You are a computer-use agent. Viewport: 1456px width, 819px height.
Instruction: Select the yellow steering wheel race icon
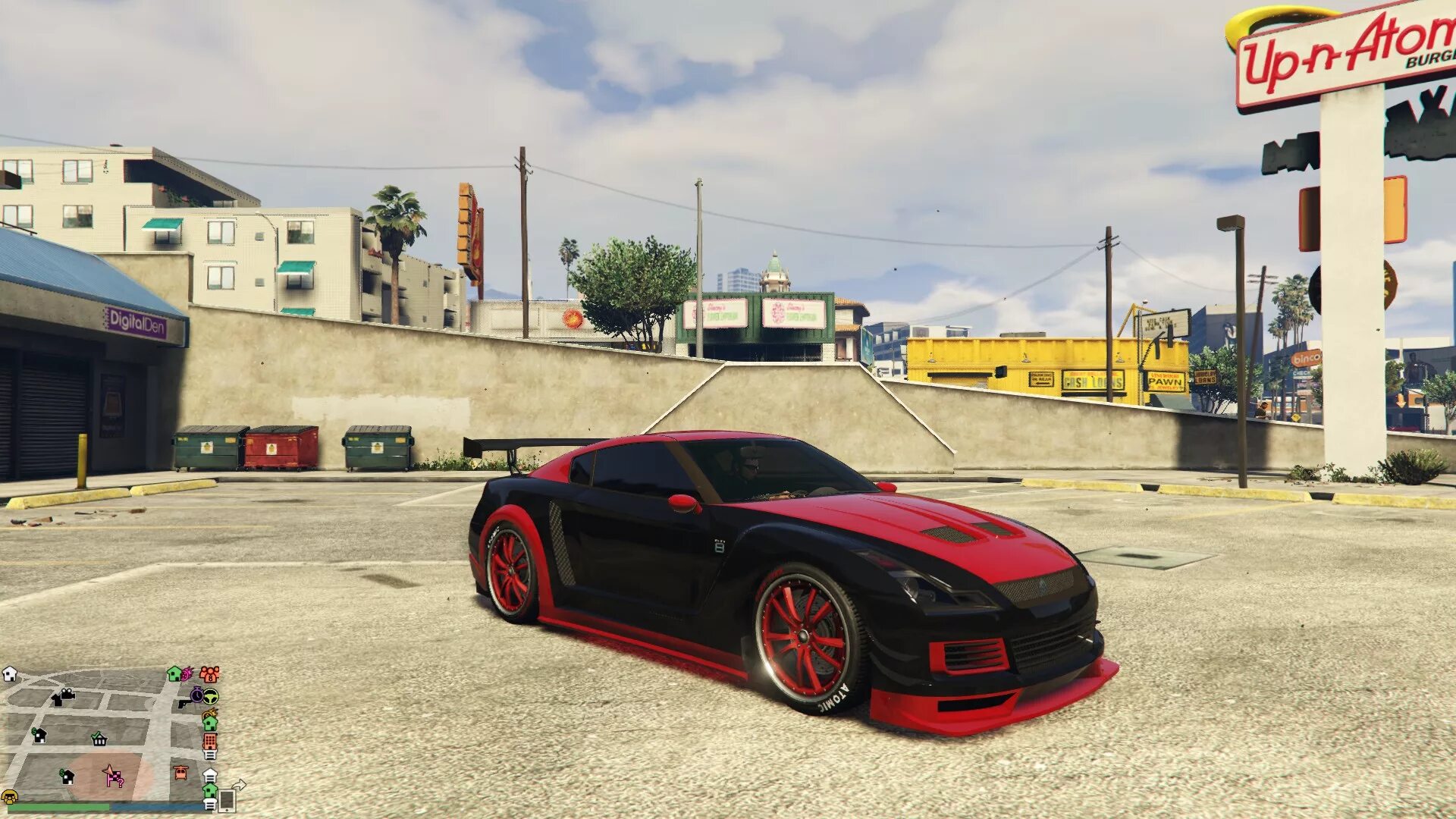(211, 697)
